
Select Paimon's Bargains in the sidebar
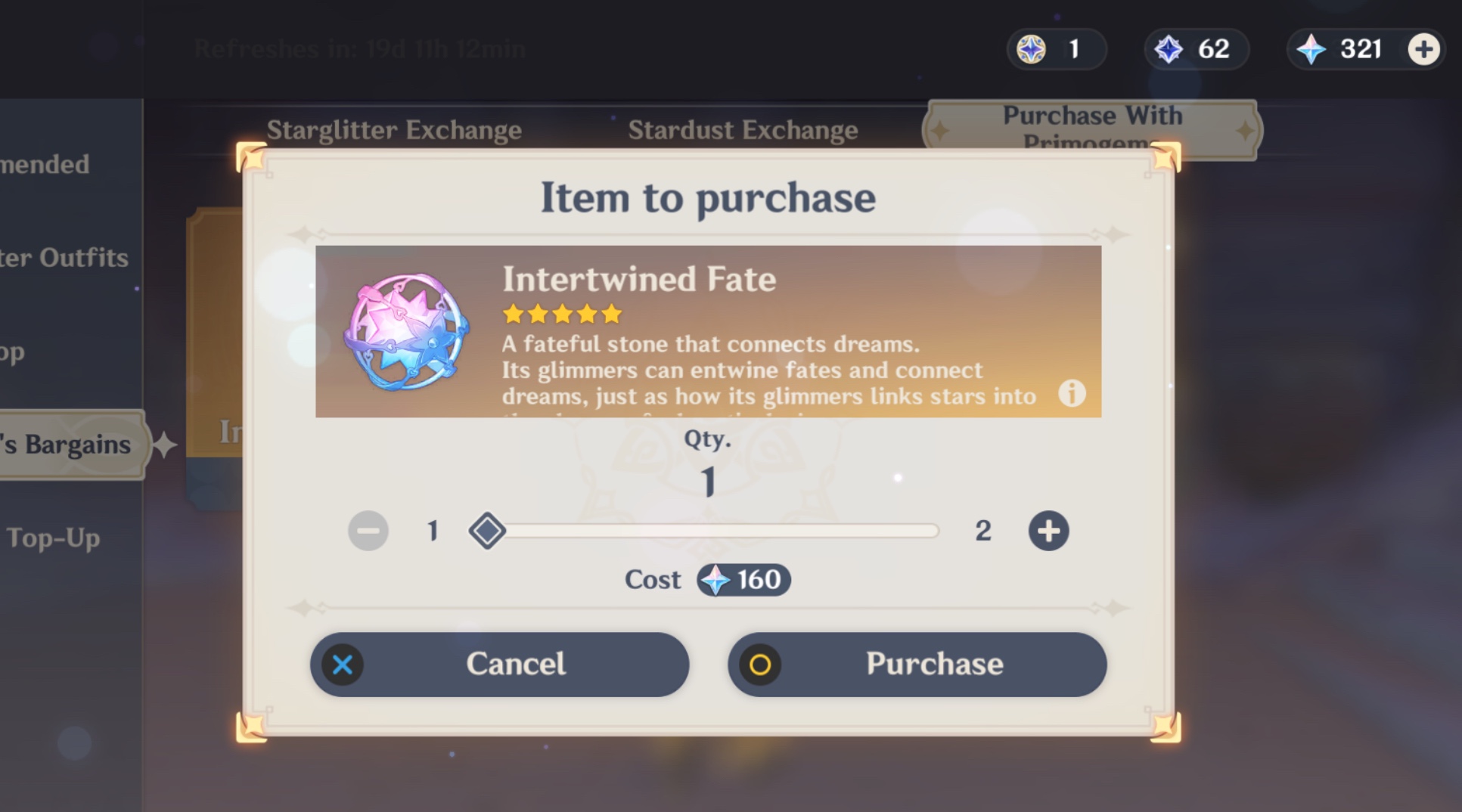67,444
